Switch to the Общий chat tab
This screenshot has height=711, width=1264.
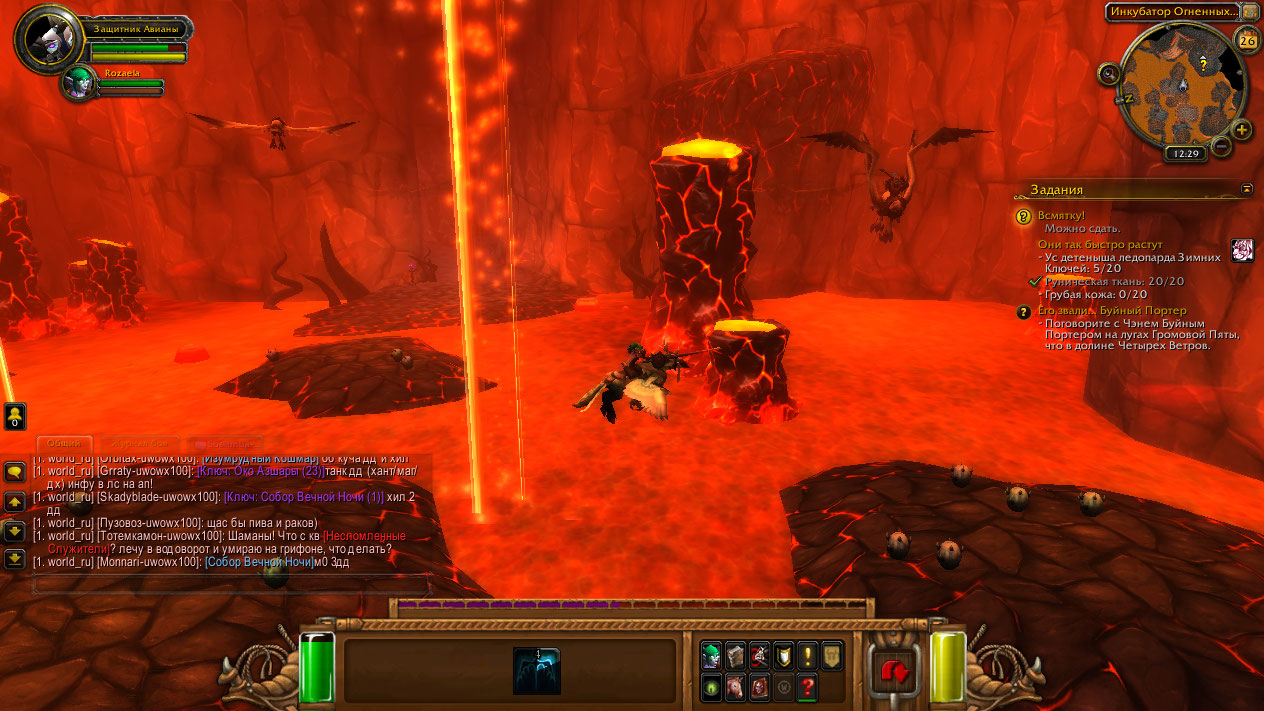pos(65,443)
